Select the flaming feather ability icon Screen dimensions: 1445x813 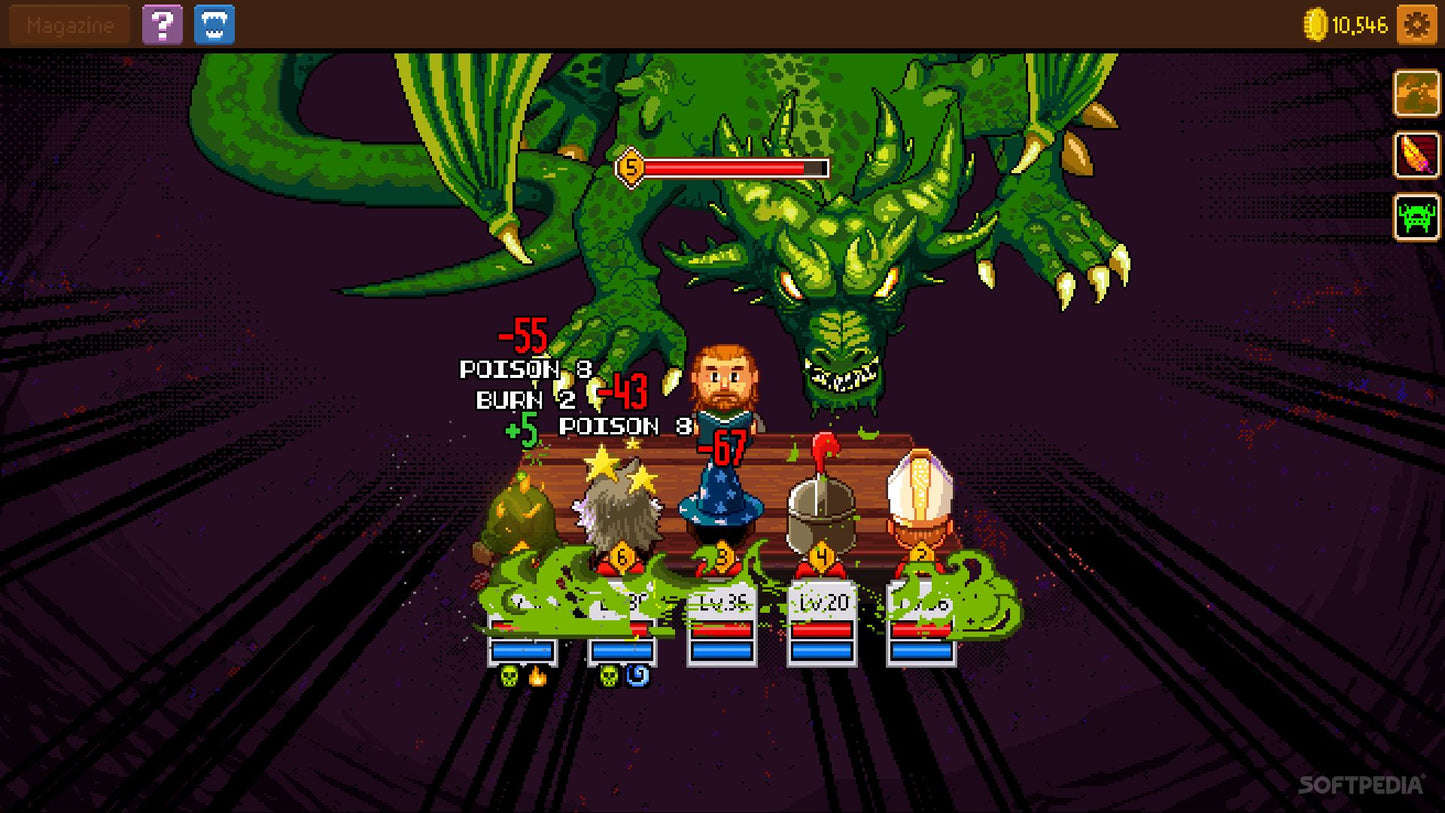1416,156
